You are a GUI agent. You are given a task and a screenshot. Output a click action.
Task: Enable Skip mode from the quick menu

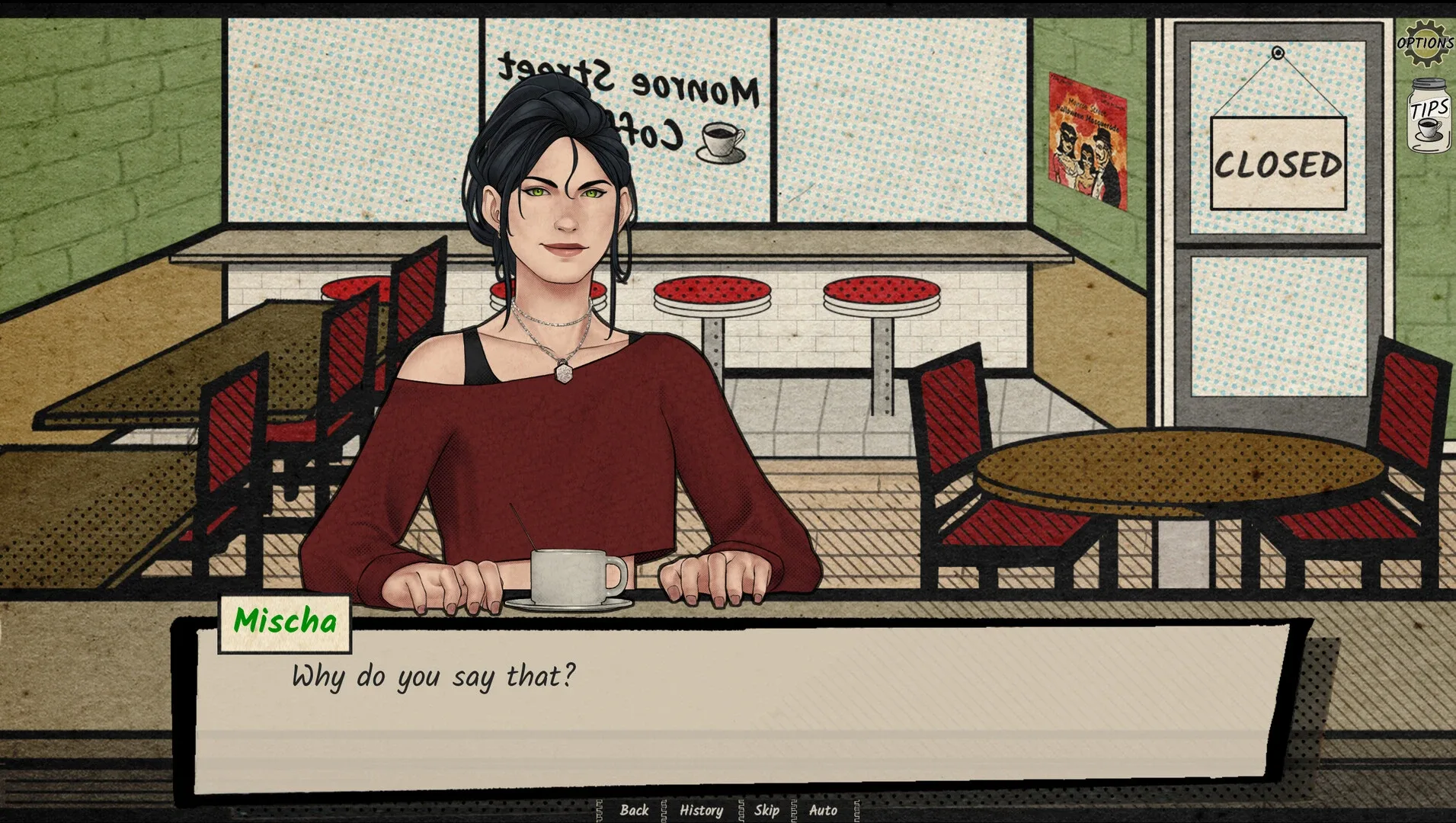pos(766,811)
